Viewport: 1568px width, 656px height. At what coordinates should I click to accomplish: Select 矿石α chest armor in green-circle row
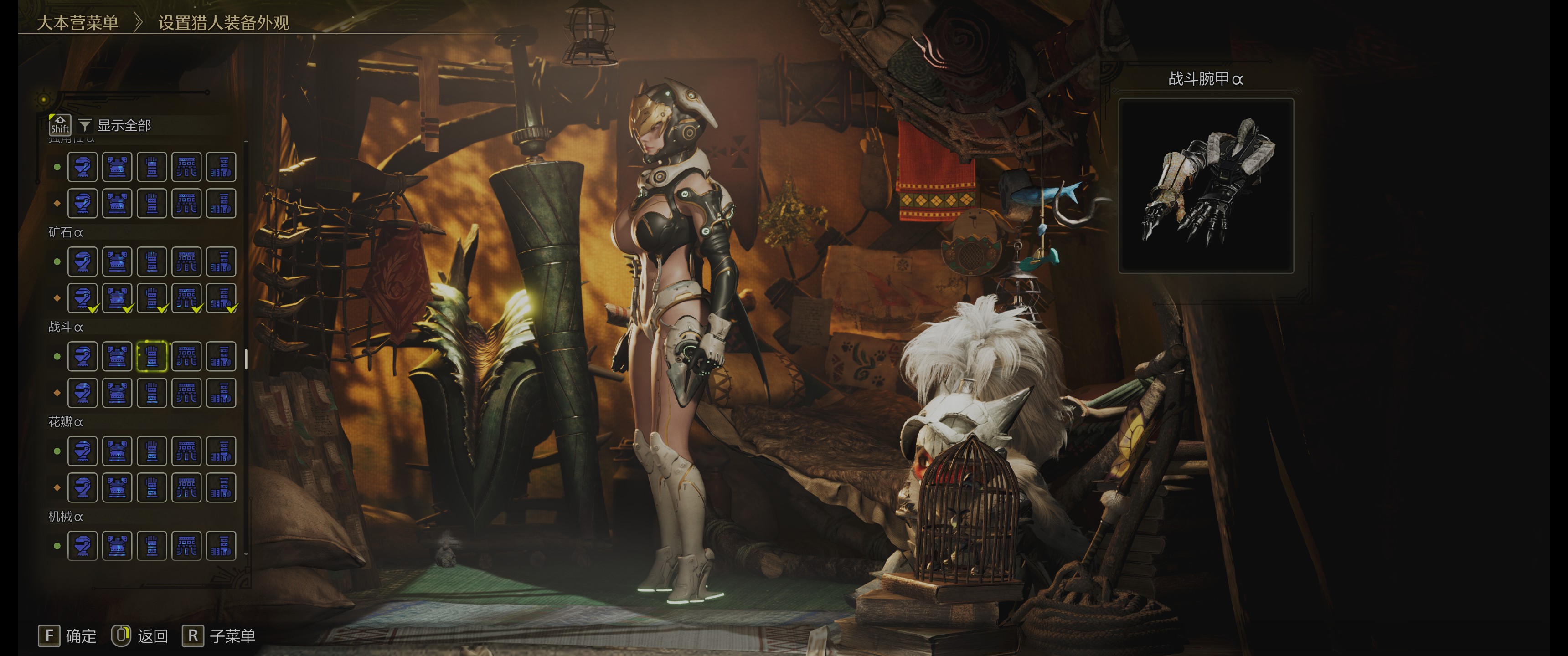pyautogui.click(x=117, y=261)
